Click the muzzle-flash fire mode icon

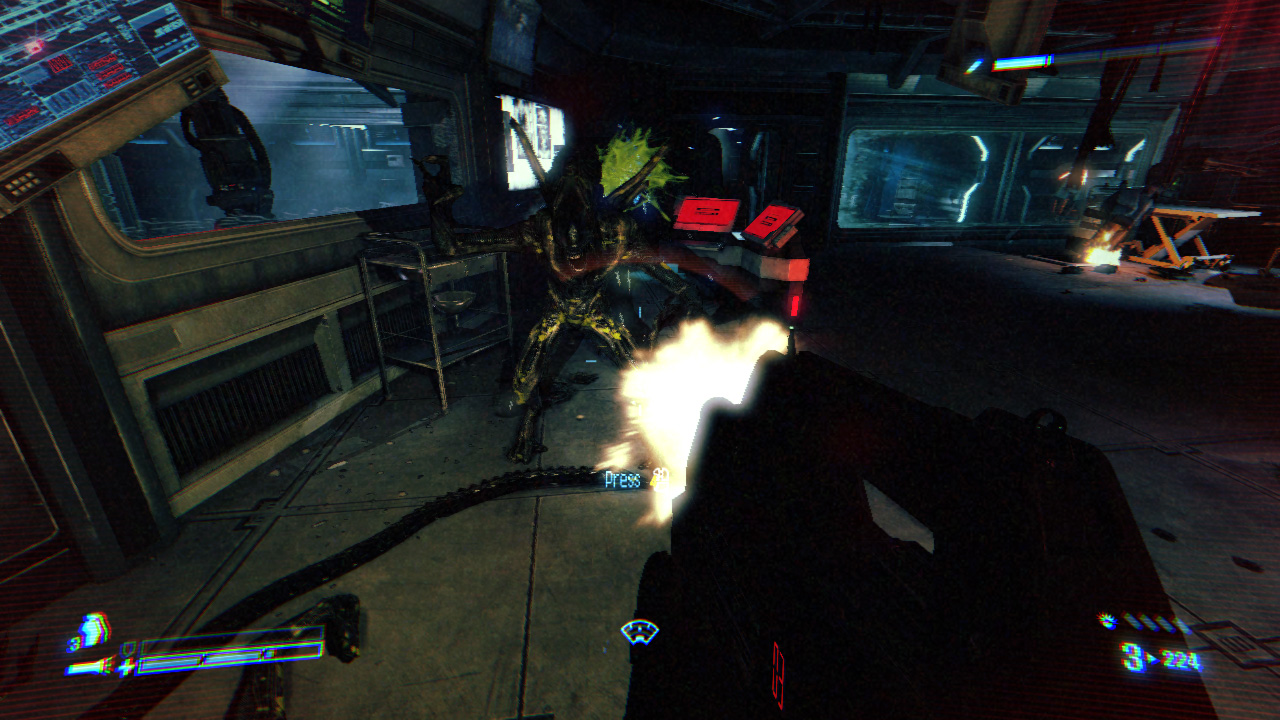click(x=1107, y=621)
